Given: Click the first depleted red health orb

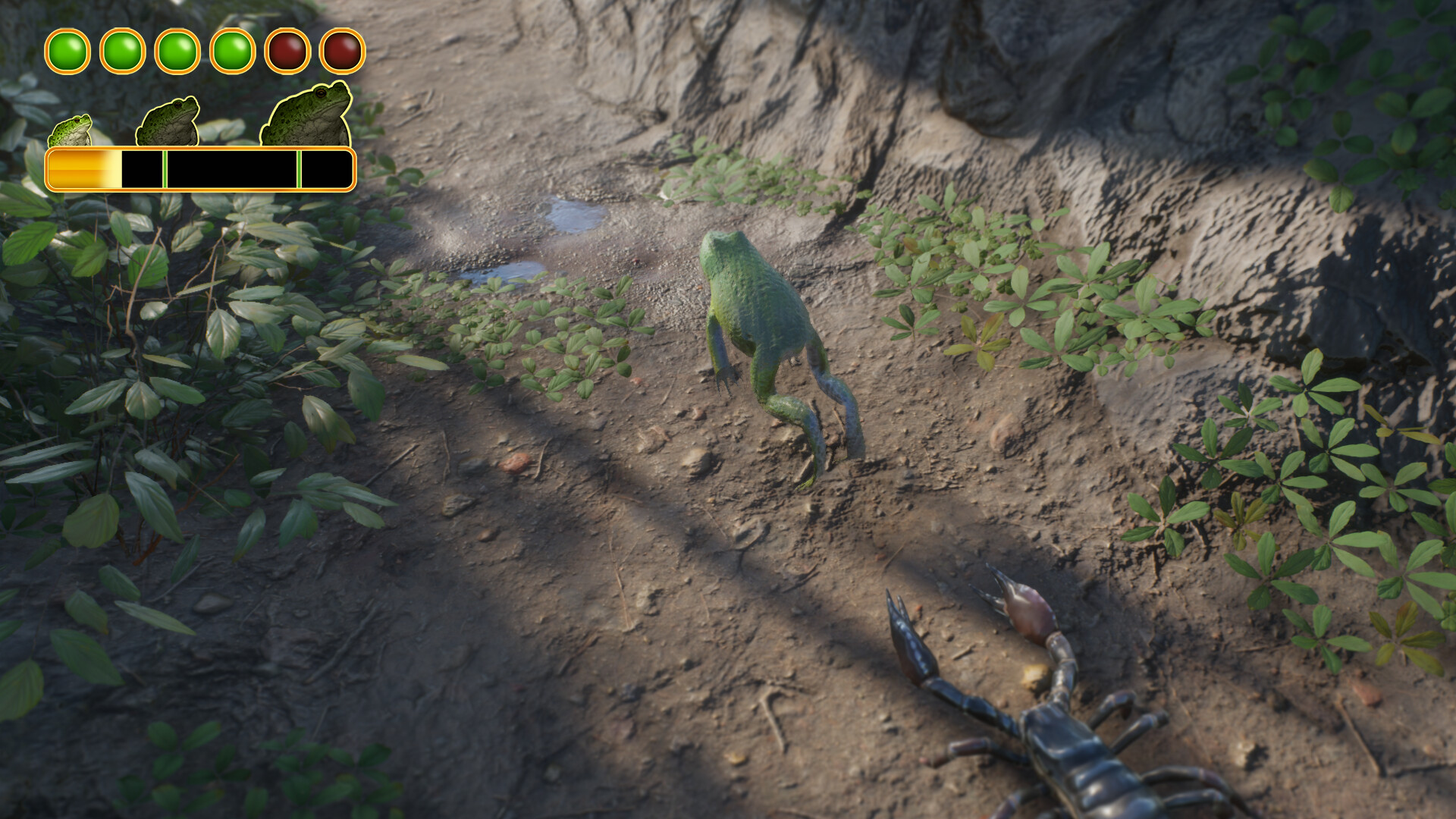Looking at the screenshot, I should (x=286, y=51).
